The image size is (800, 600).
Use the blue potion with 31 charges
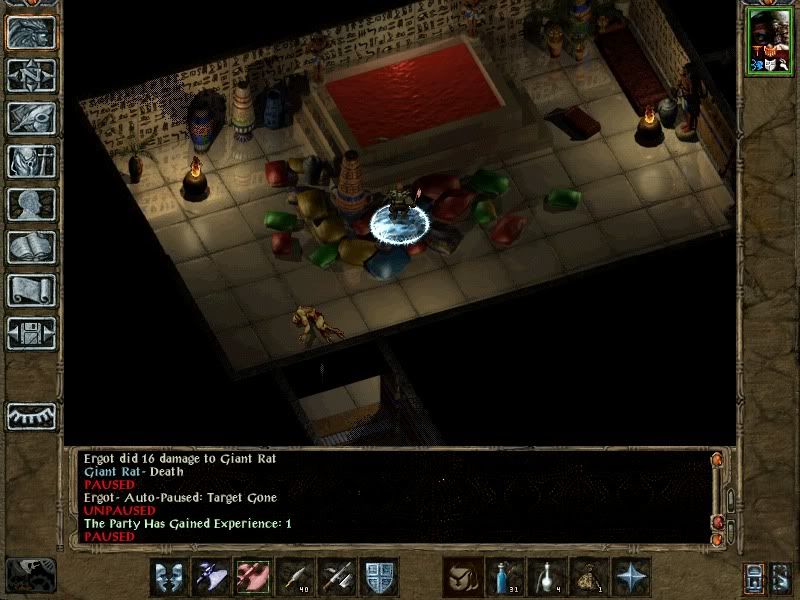click(505, 577)
